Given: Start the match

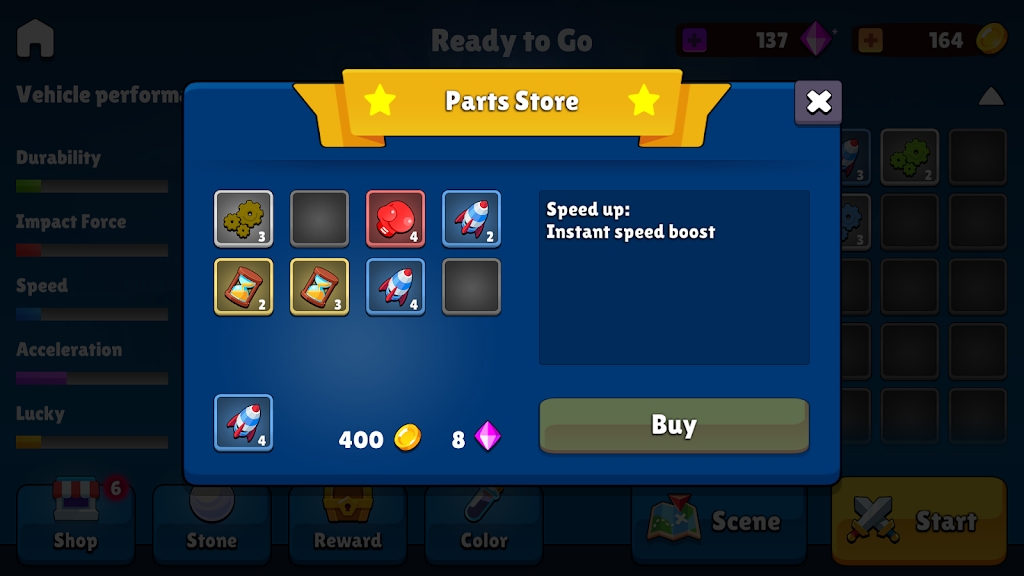Looking at the screenshot, I should (x=918, y=521).
